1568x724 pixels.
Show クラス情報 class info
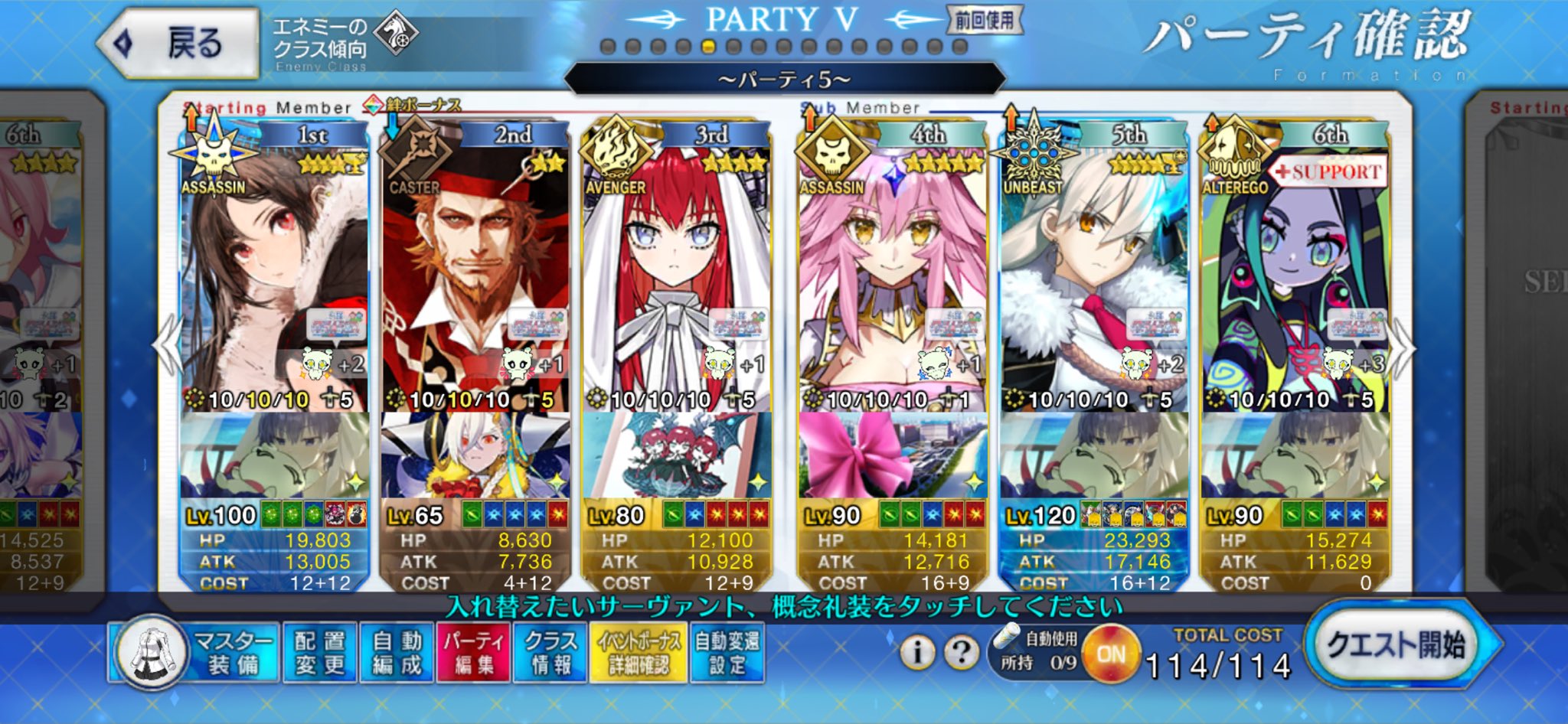[x=550, y=652]
